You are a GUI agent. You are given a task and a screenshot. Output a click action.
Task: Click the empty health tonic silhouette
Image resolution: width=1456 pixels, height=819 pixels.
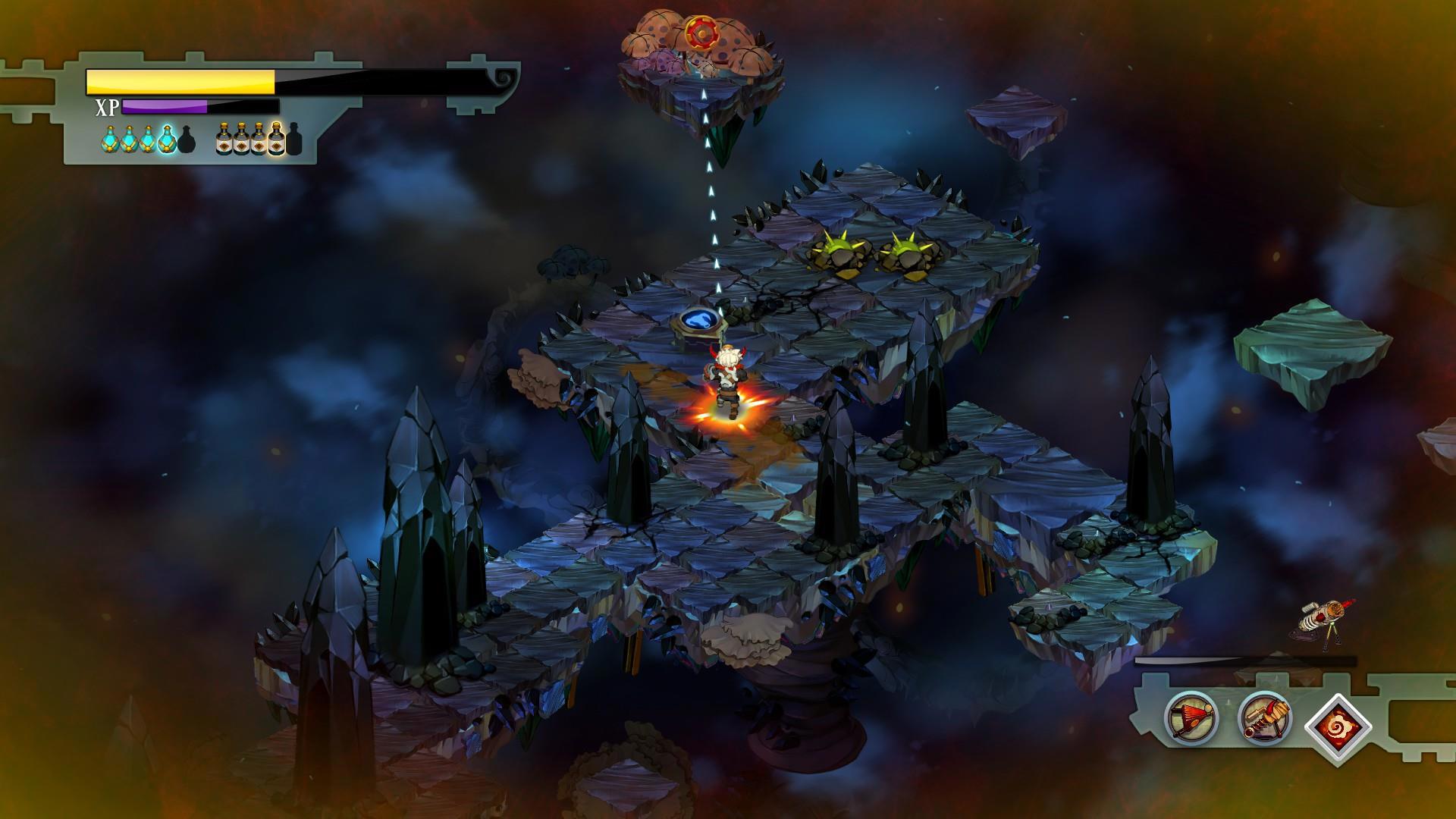tap(187, 140)
